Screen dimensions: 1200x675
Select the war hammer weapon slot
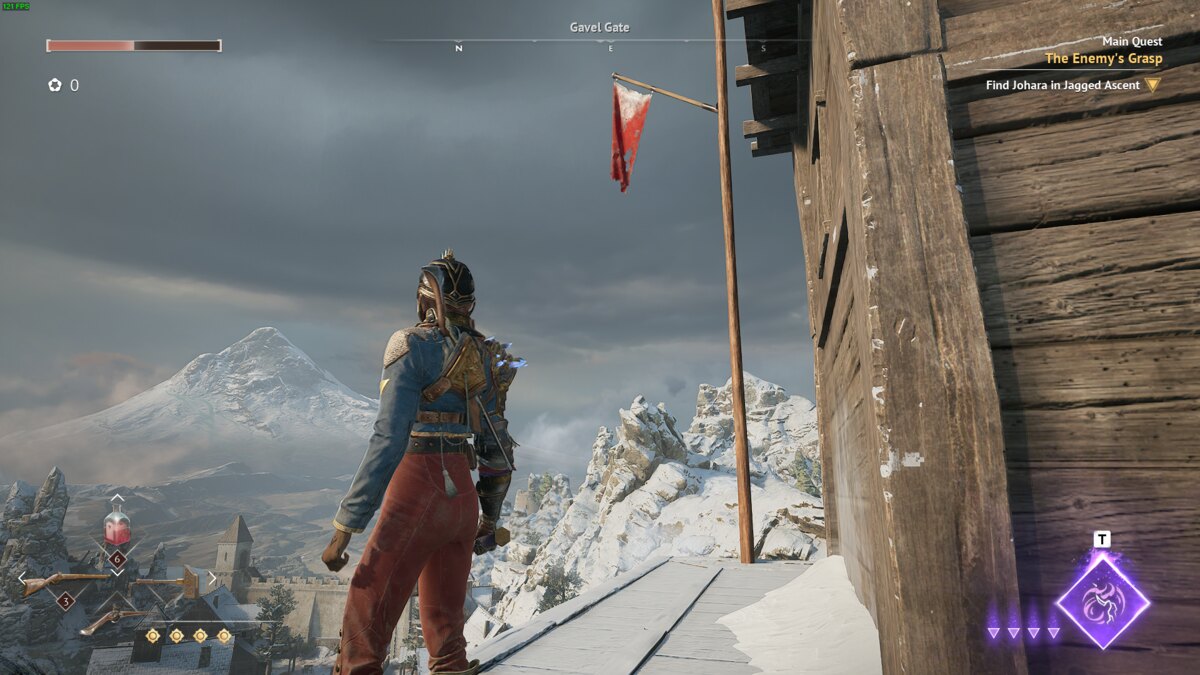click(169, 581)
